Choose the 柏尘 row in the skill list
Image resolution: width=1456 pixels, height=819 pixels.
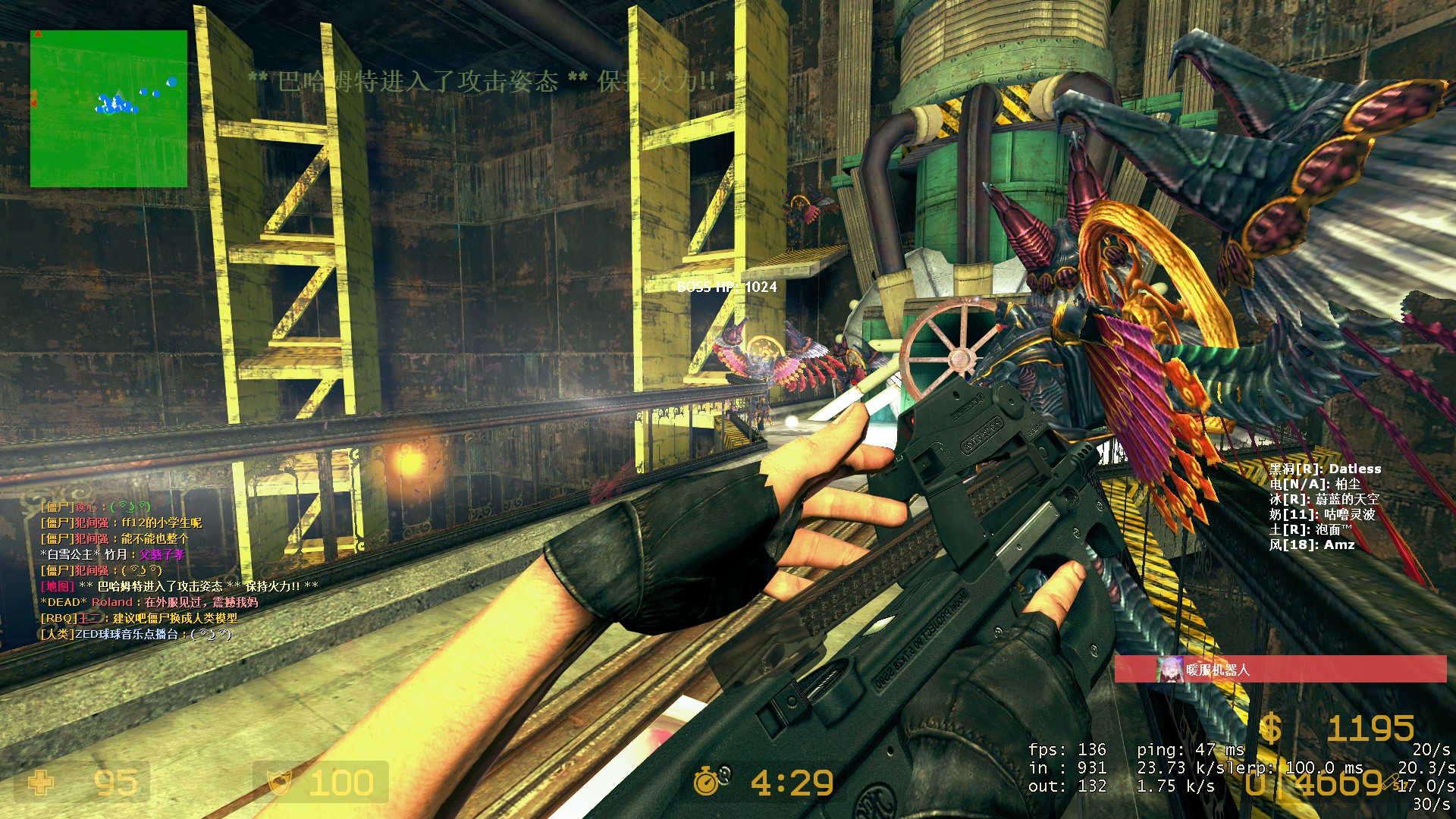tap(1315, 484)
